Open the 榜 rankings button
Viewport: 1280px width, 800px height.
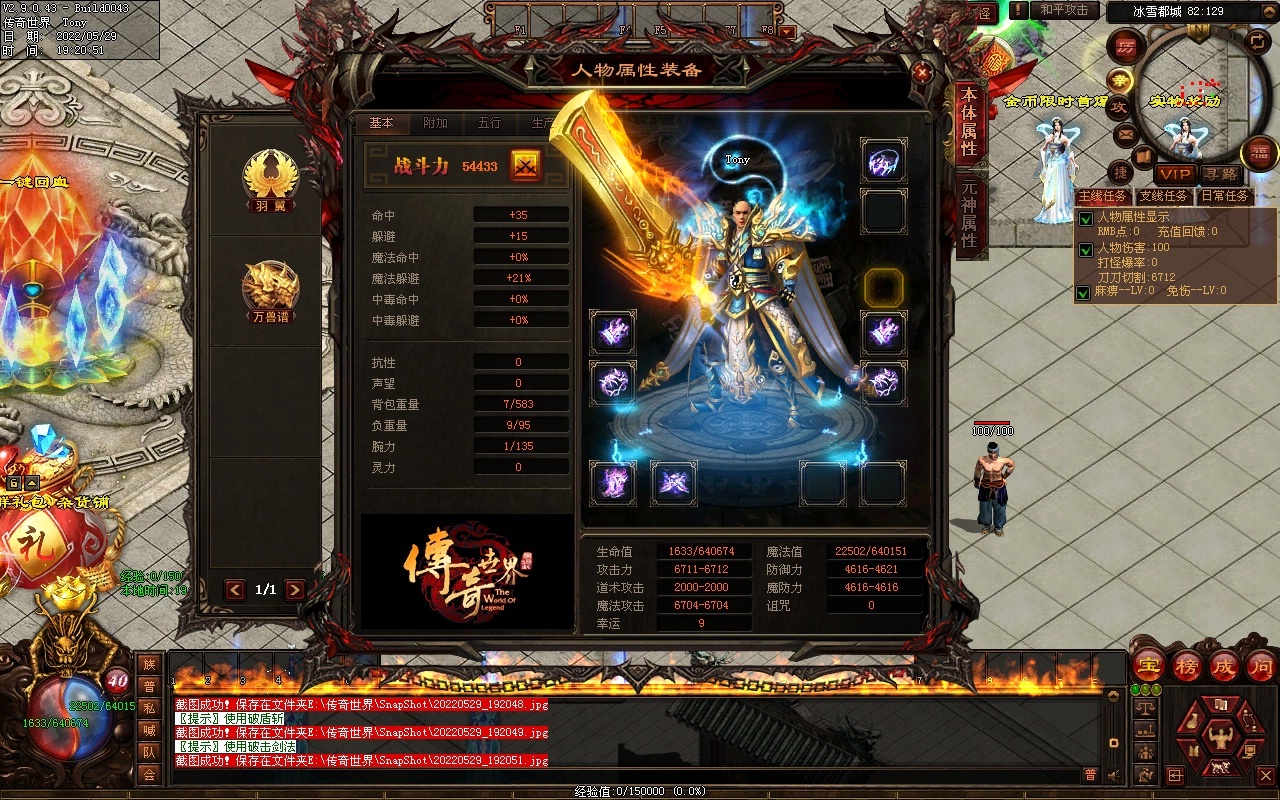1187,666
